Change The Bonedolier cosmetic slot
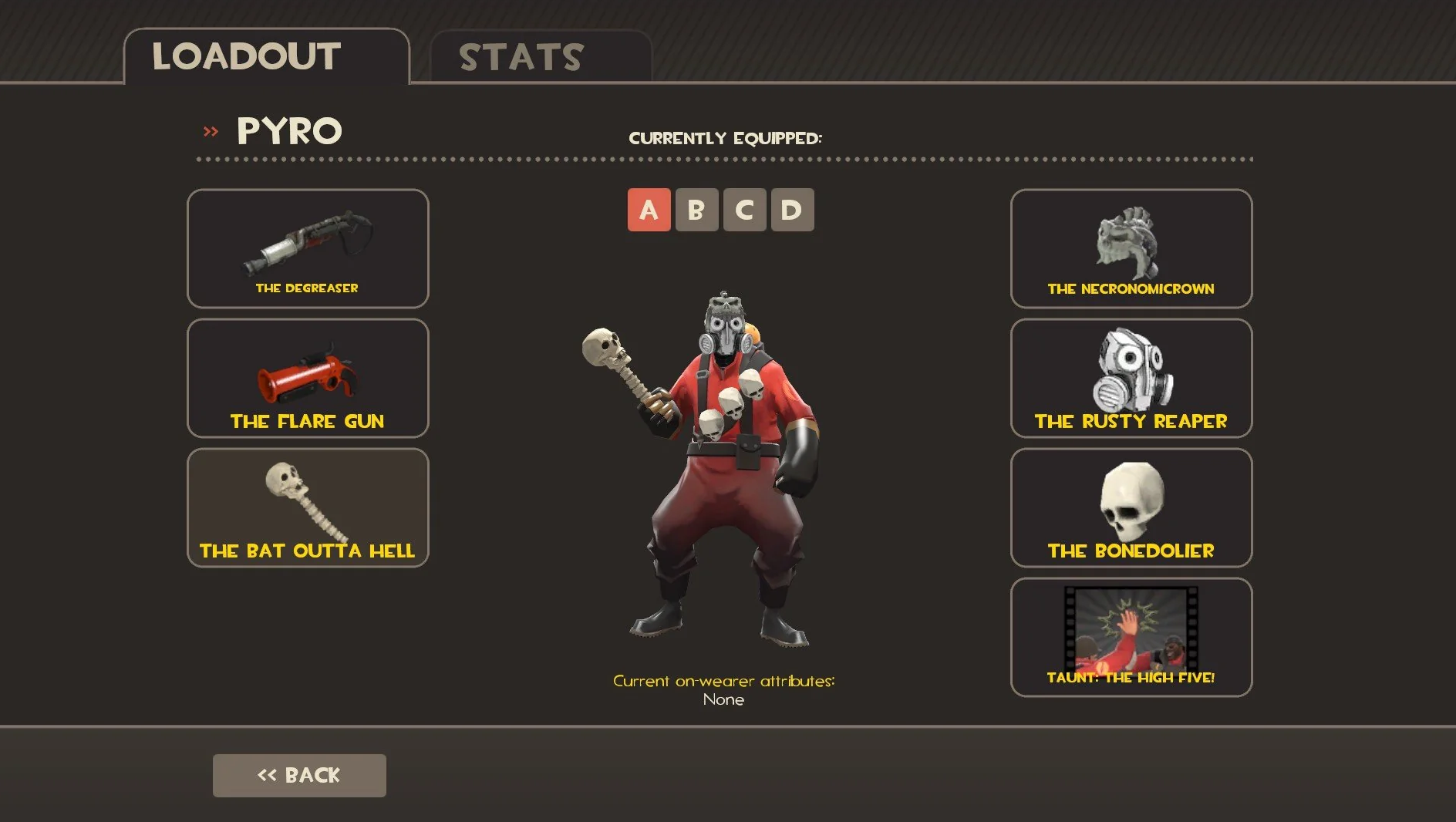Screen dimensions: 1456x822 click(x=1131, y=507)
